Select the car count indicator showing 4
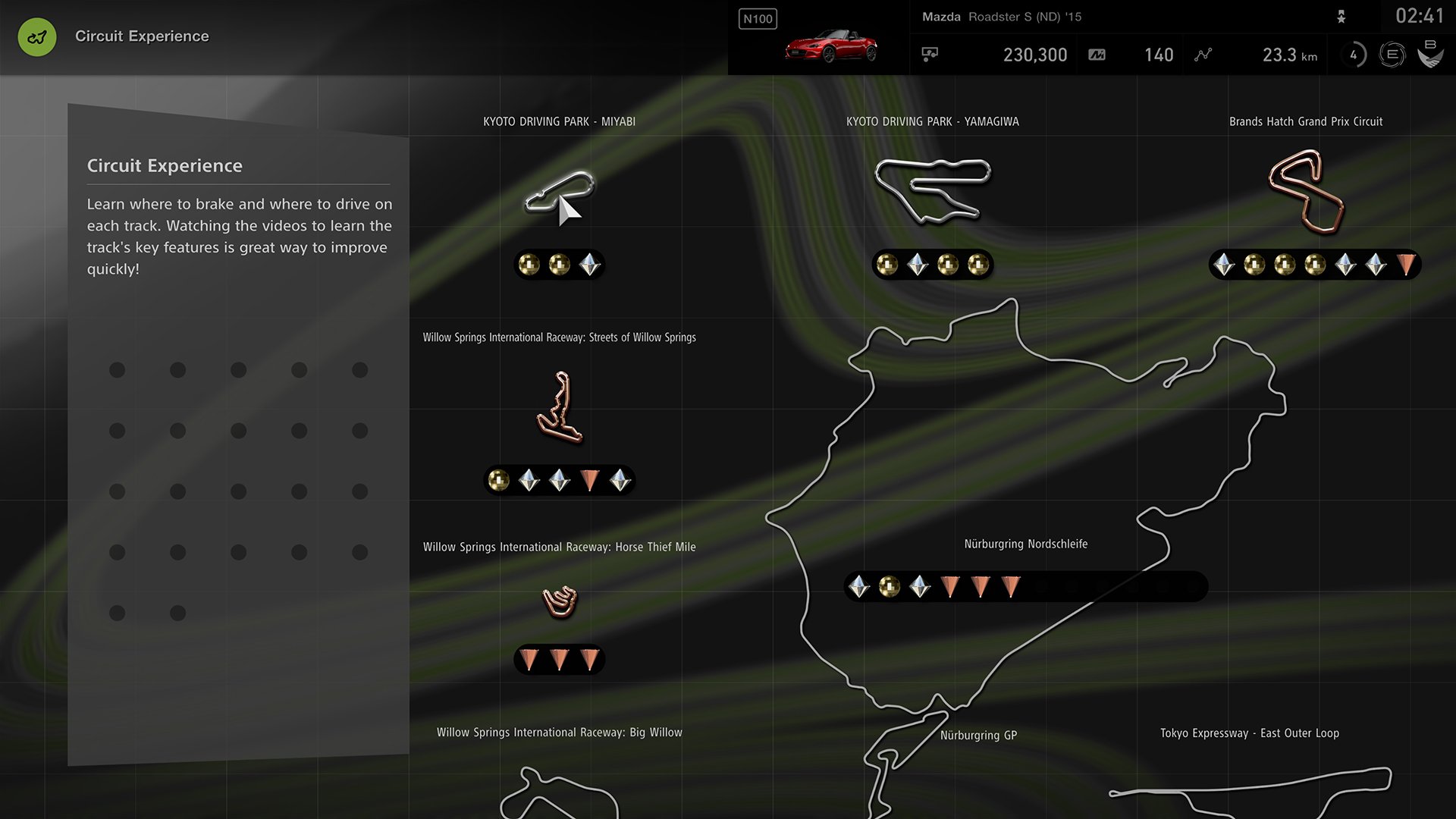Viewport: 1456px width, 819px height. (x=1354, y=54)
